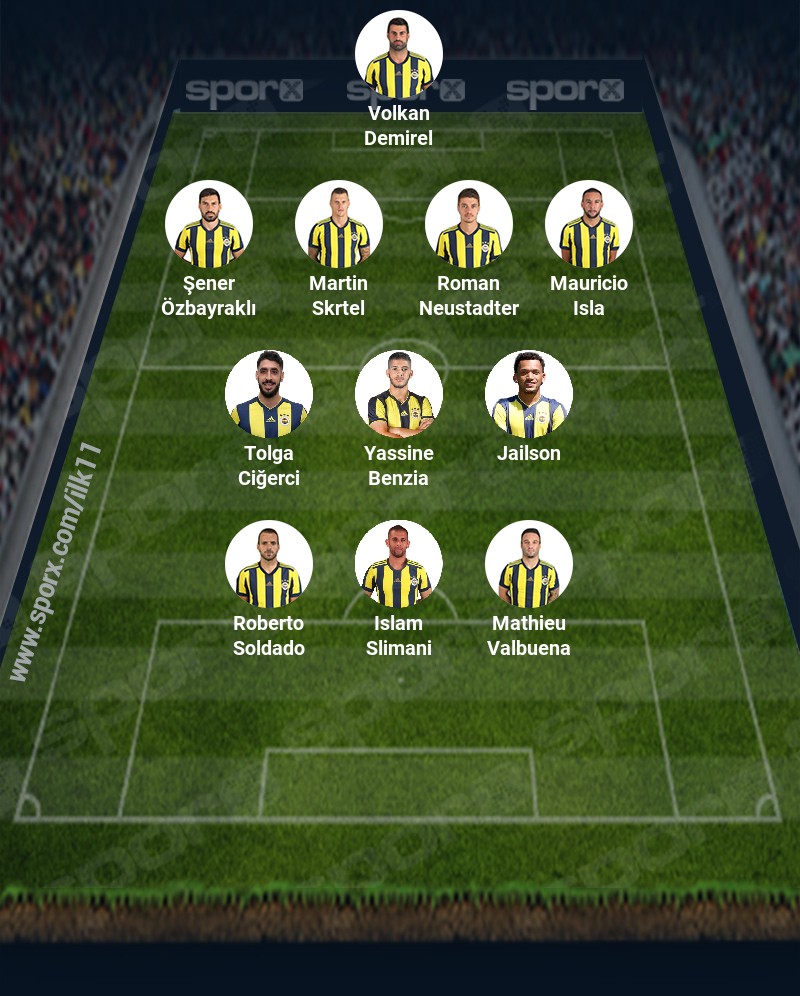
Task: Select defender Martin Skrtel's portrait
Action: coord(339,225)
